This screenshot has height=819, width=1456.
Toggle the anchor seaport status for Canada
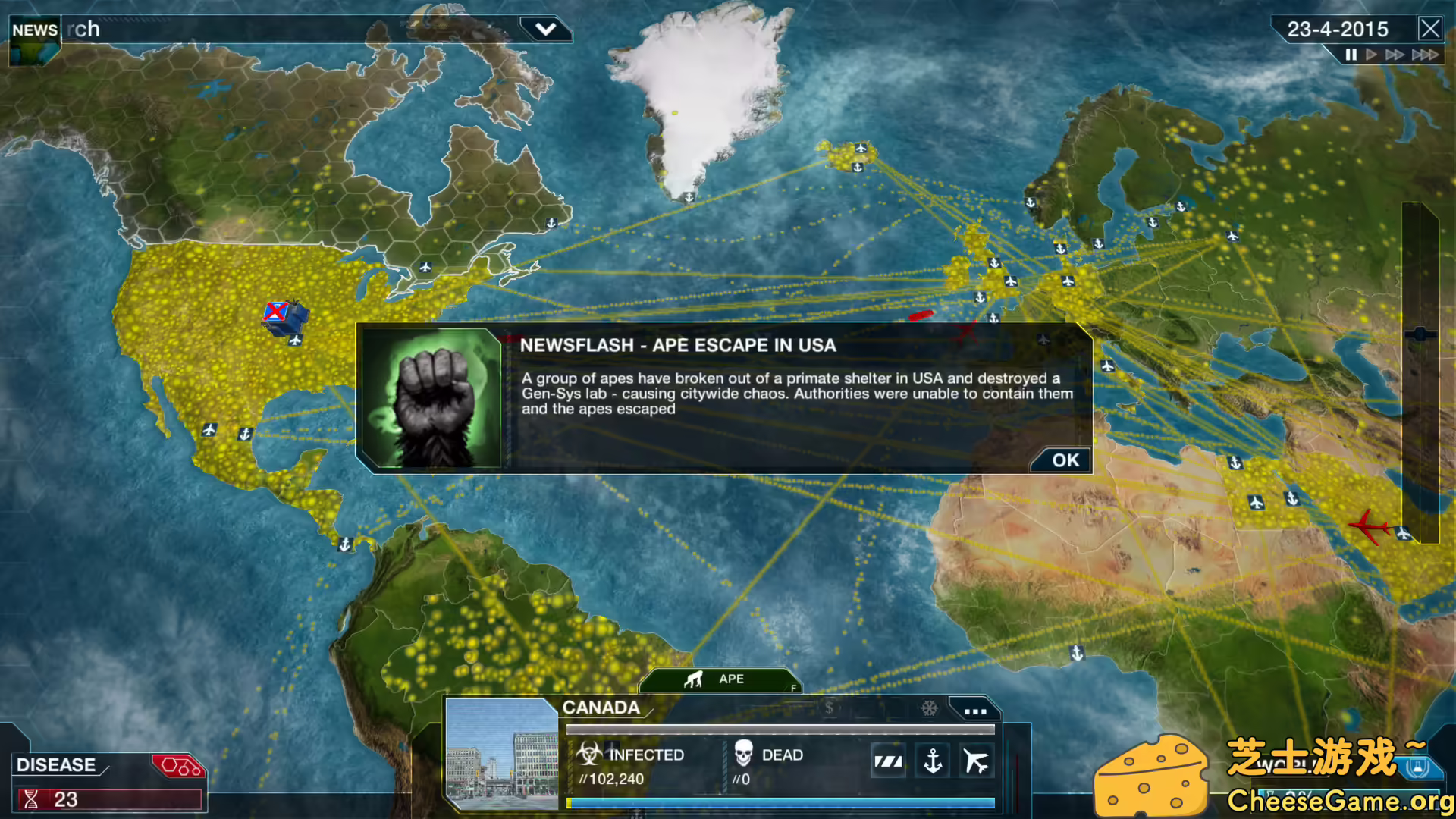click(x=933, y=760)
